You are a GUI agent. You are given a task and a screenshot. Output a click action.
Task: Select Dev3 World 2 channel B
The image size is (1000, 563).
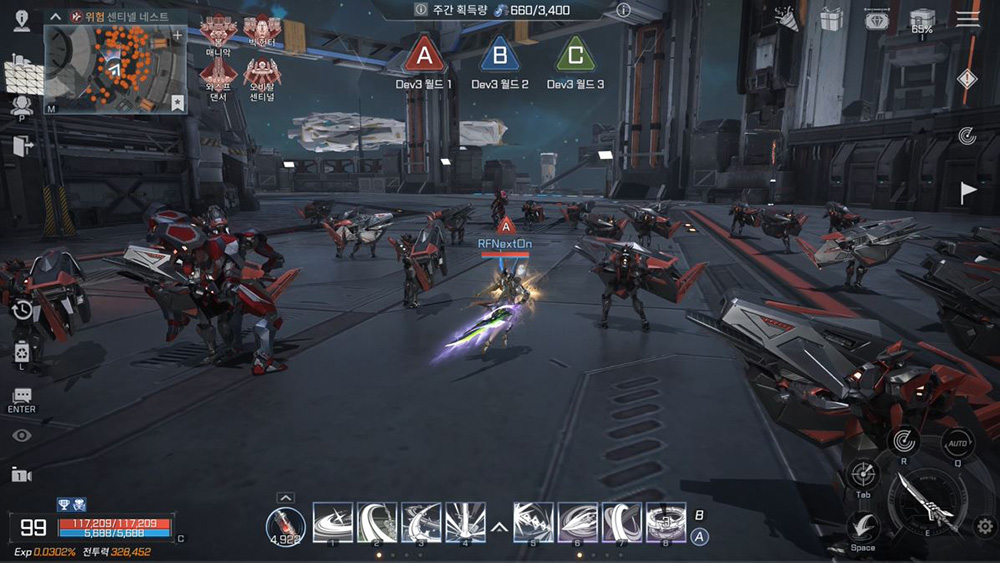(500, 55)
